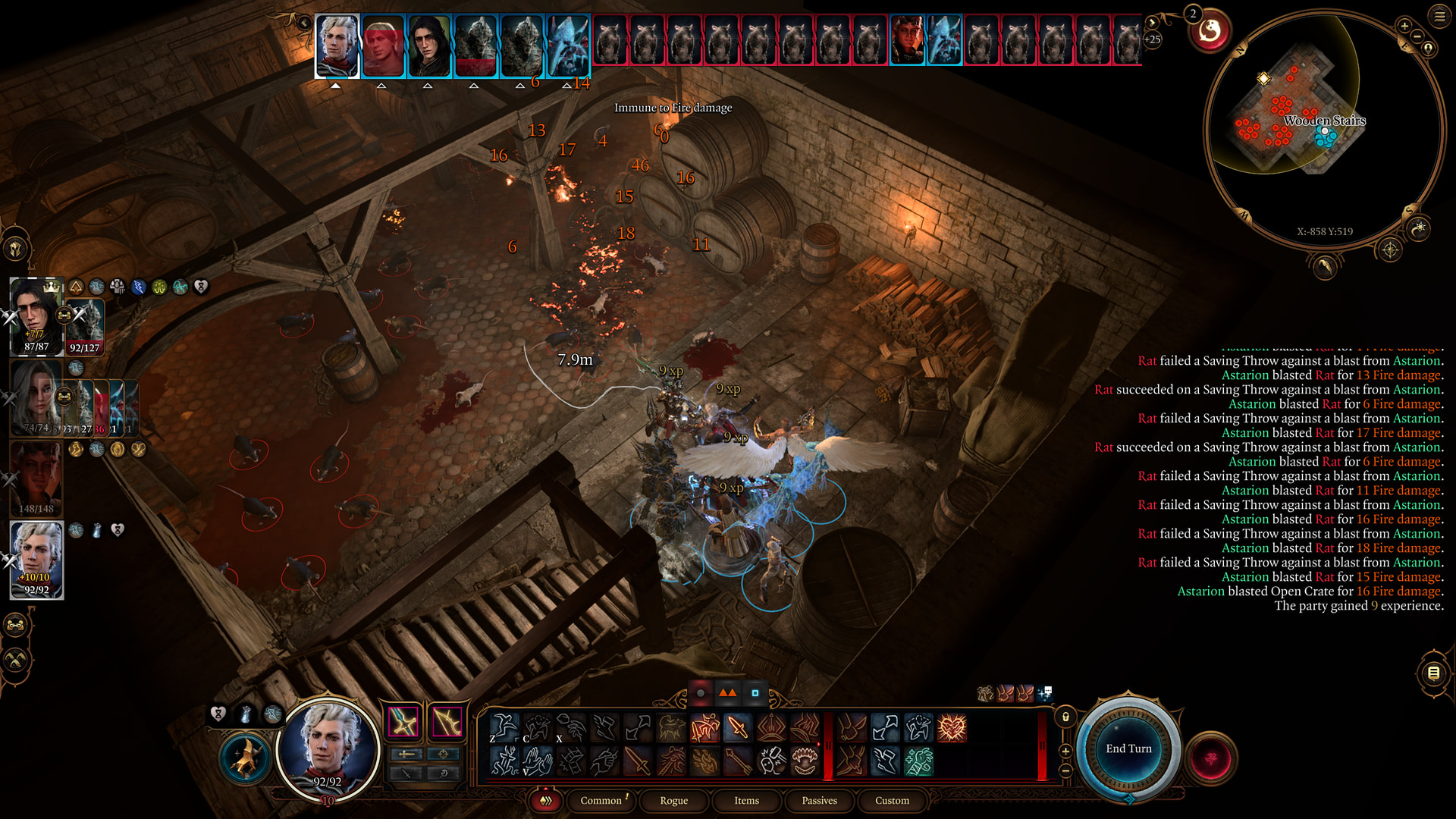Select Astarion's portrait in the party list

36,560
